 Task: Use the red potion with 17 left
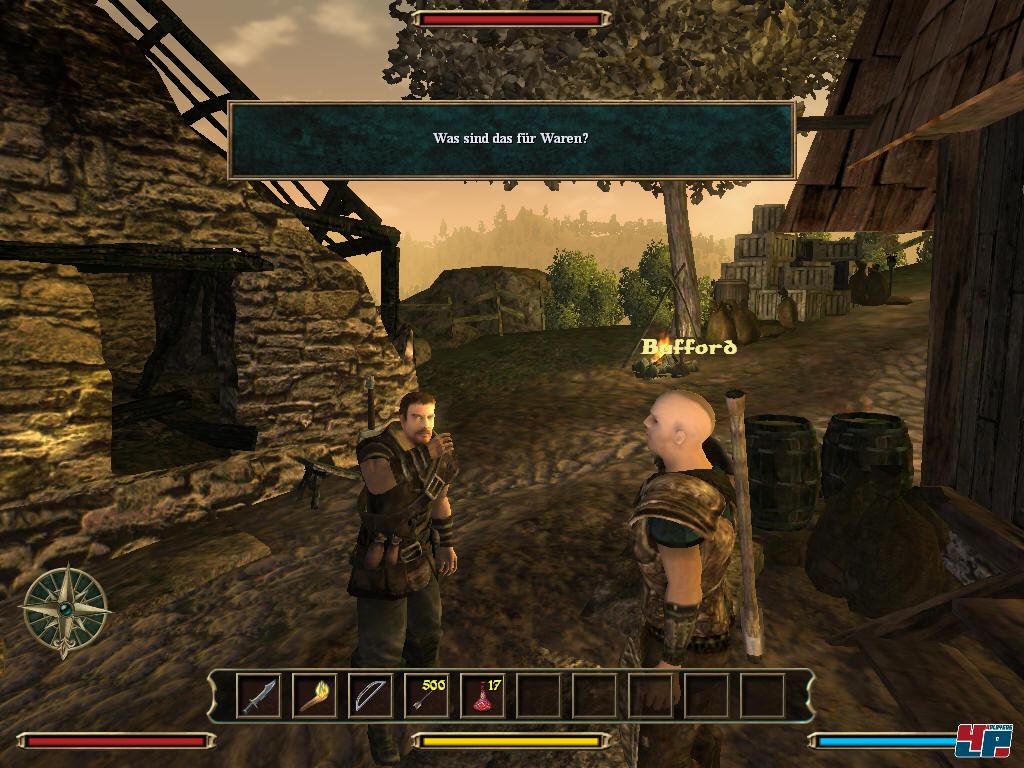click(x=482, y=696)
